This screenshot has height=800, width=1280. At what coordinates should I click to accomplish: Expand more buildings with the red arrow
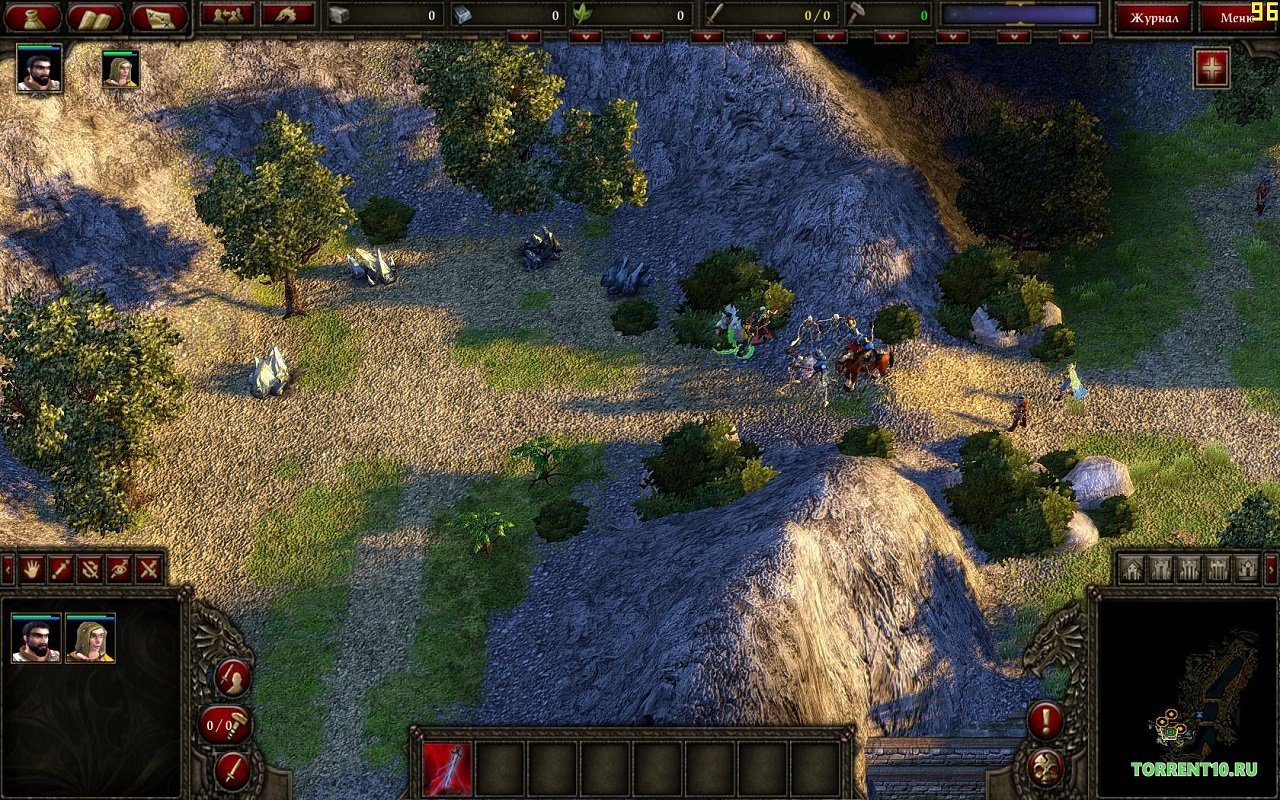[1271, 570]
